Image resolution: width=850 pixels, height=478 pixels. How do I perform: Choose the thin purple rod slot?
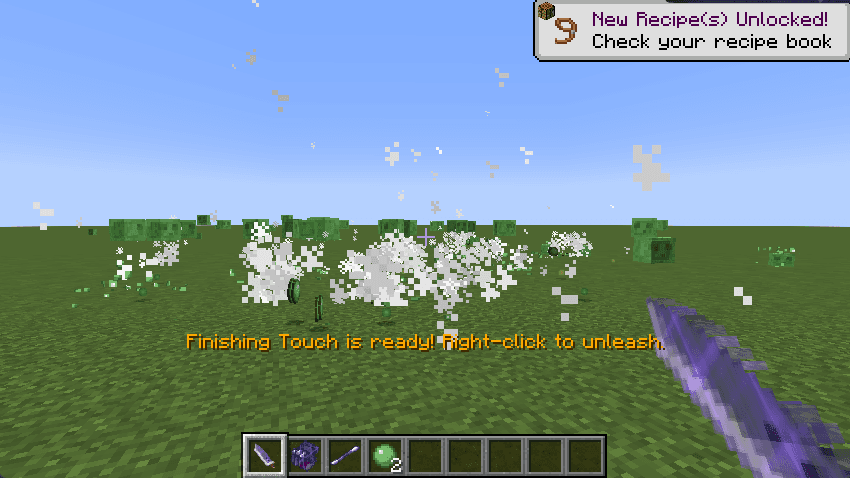(345, 456)
